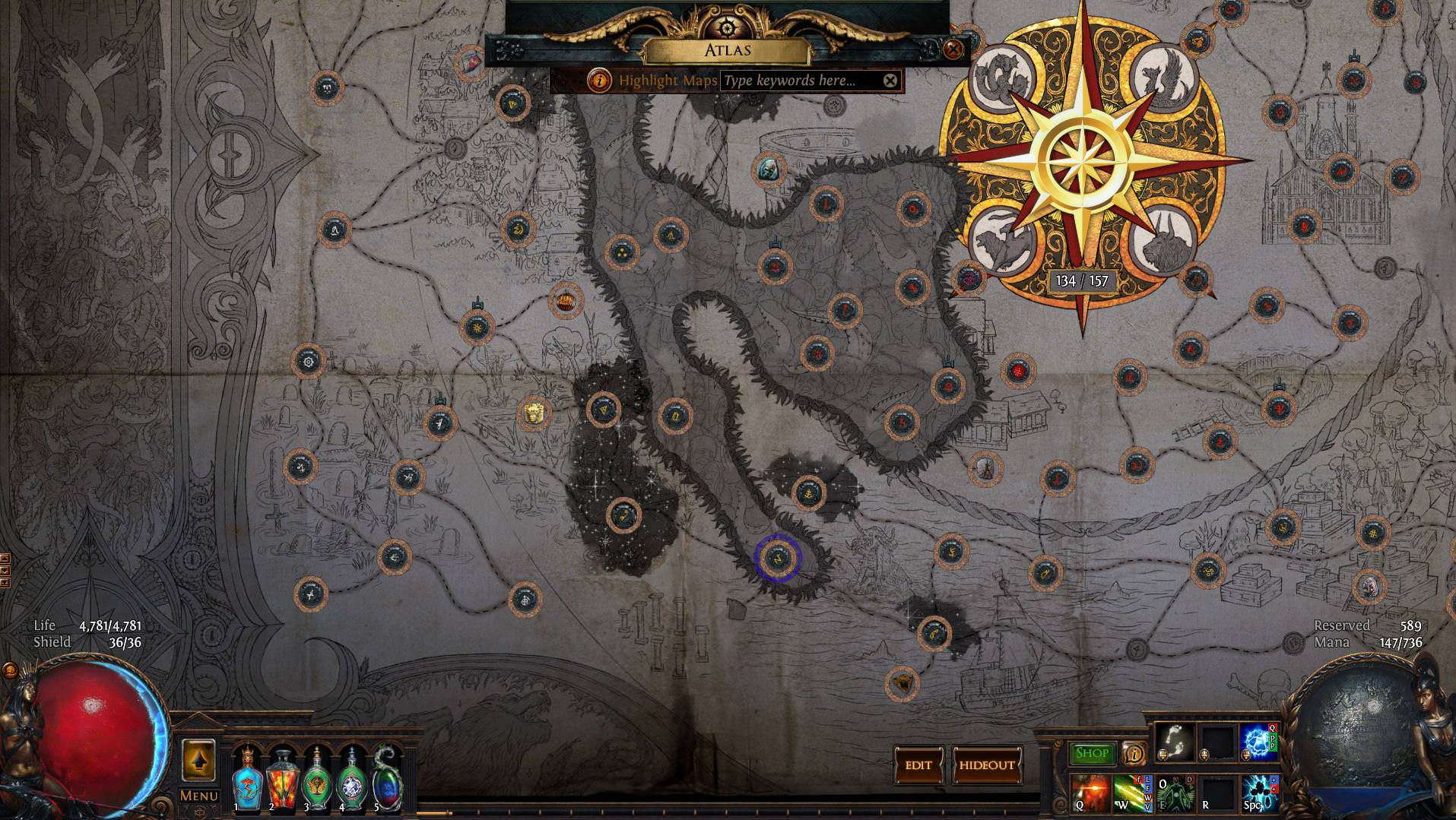Go to Hideout
This screenshot has width=1456, height=820.
986,765
